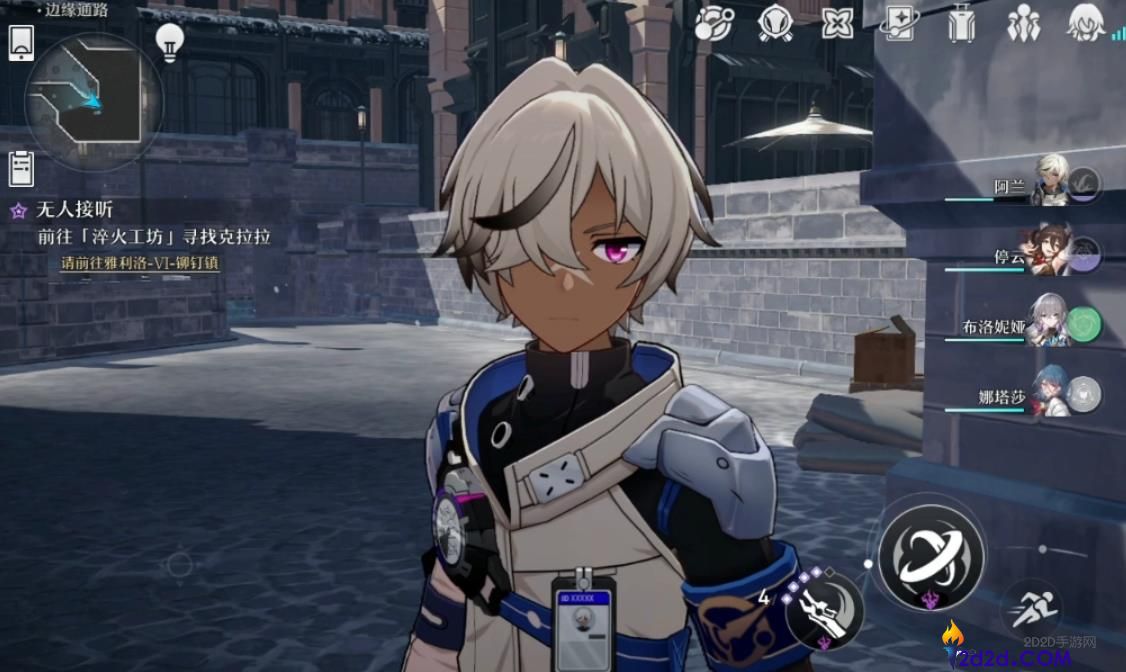This screenshot has width=1126, height=672.
Task: Open the phone menu icon
Action: [x=21, y=44]
